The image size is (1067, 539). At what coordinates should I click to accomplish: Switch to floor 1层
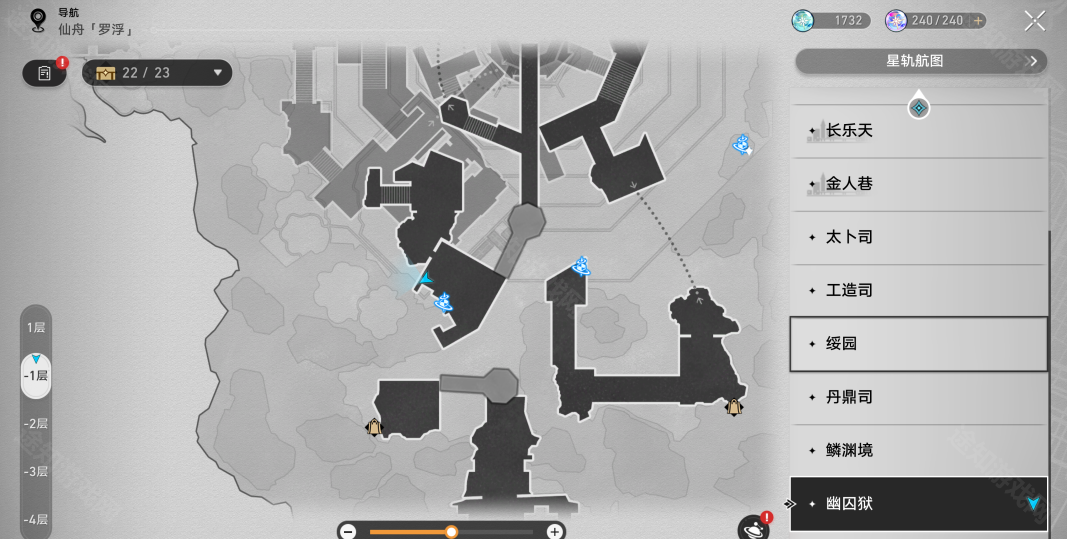[36, 328]
